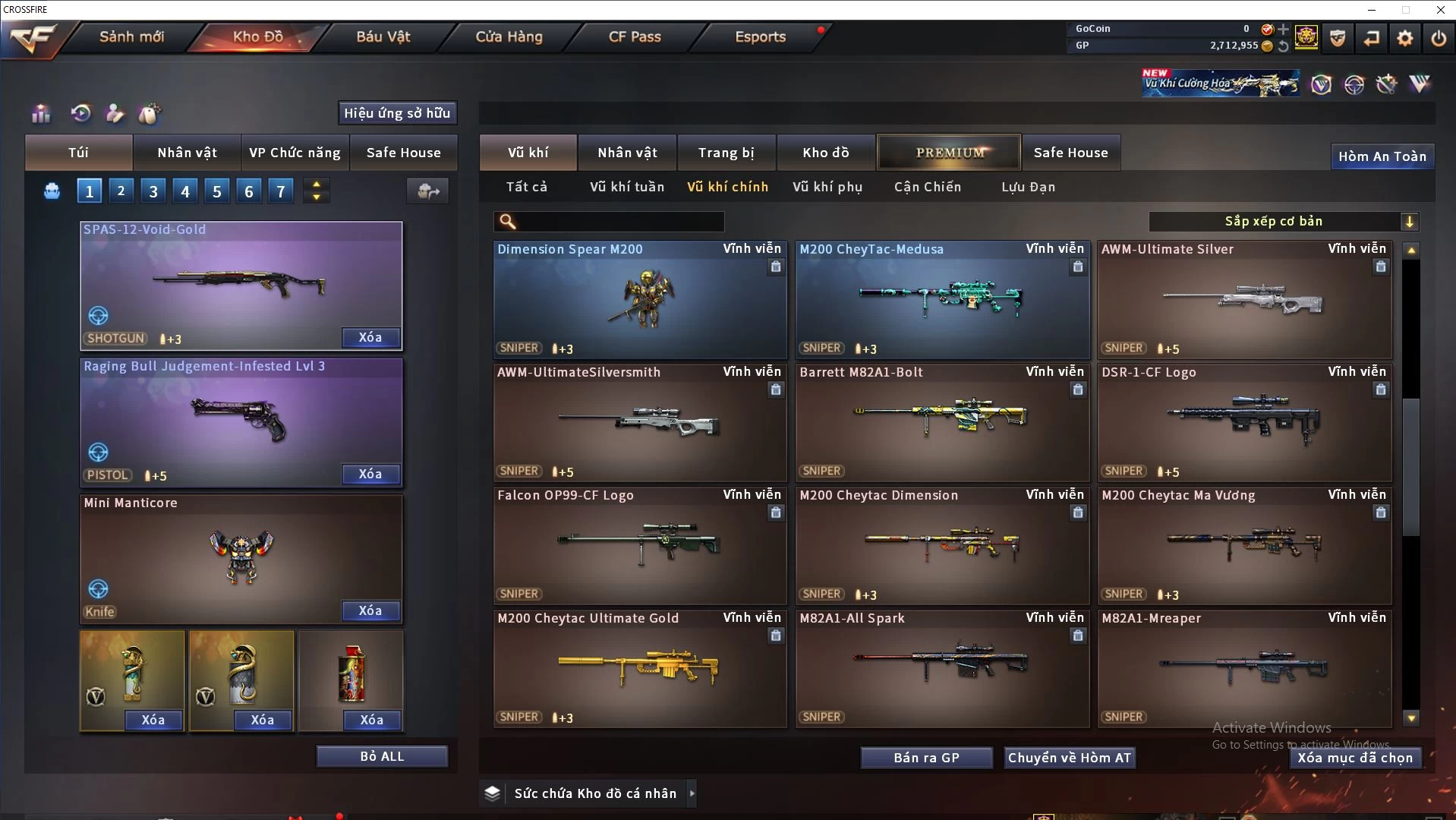The height and width of the screenshot is (820, 1456).
Task: Click the power exit icon
Action: click(1438, 37)
